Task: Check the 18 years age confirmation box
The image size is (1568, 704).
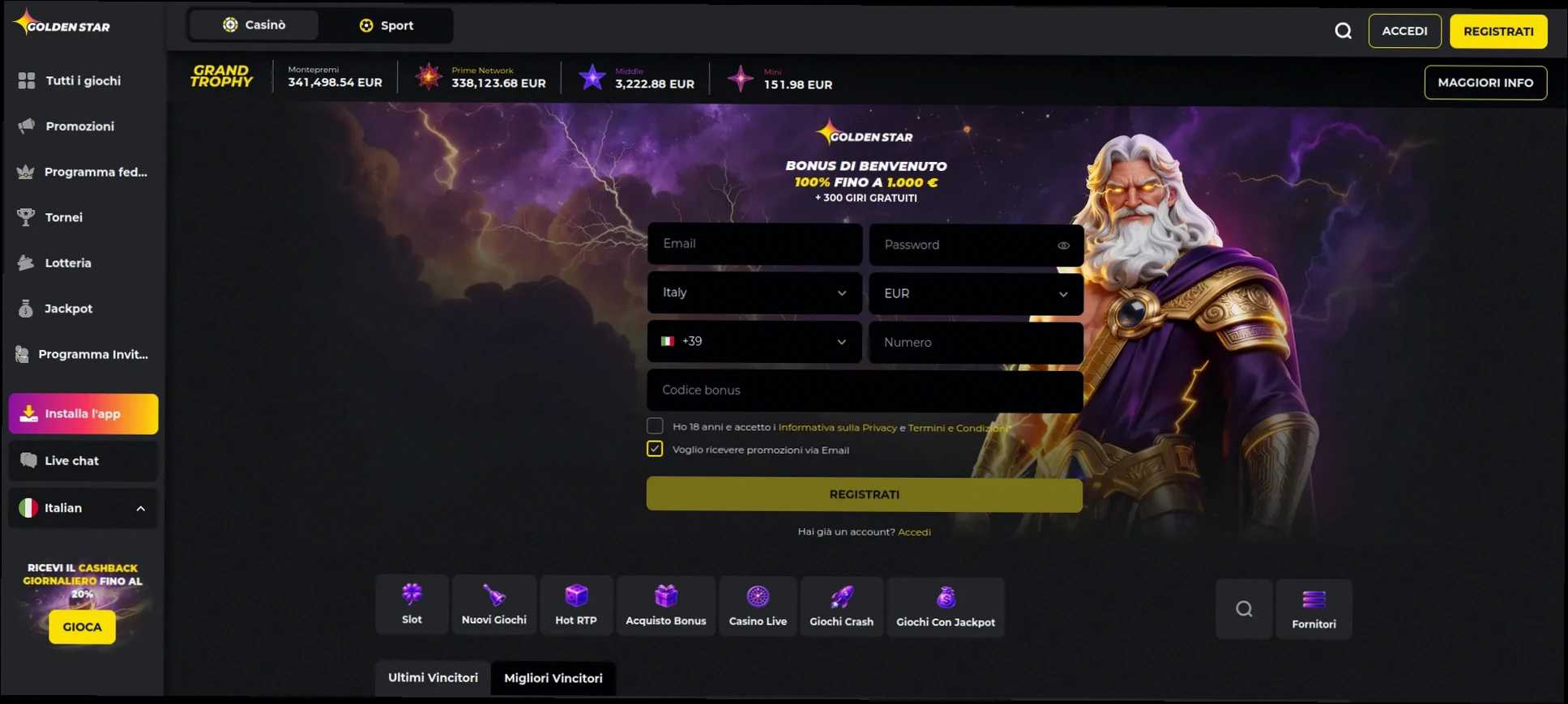Action: [x=655, y=425]
